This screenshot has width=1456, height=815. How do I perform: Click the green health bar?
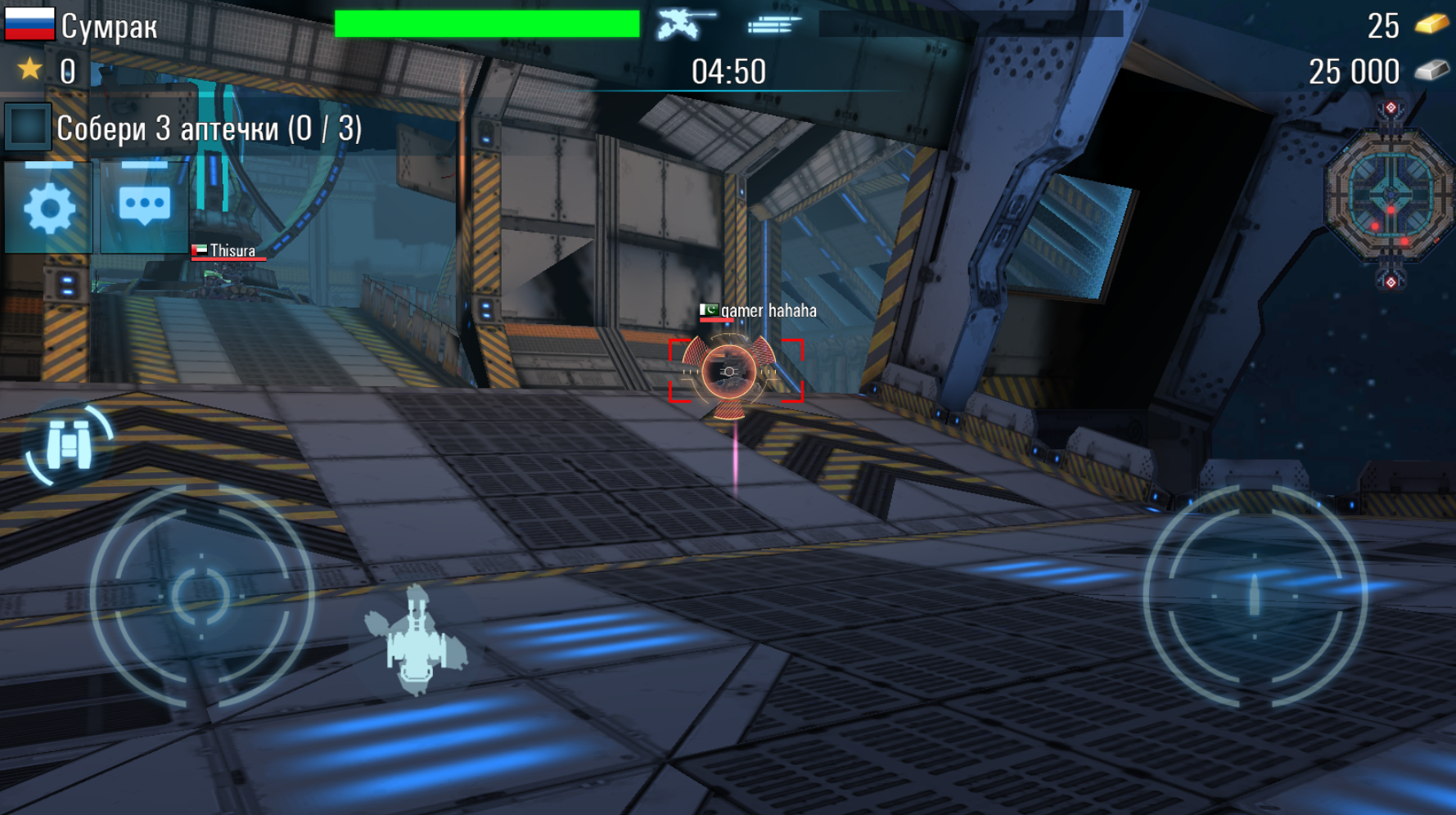485,23
